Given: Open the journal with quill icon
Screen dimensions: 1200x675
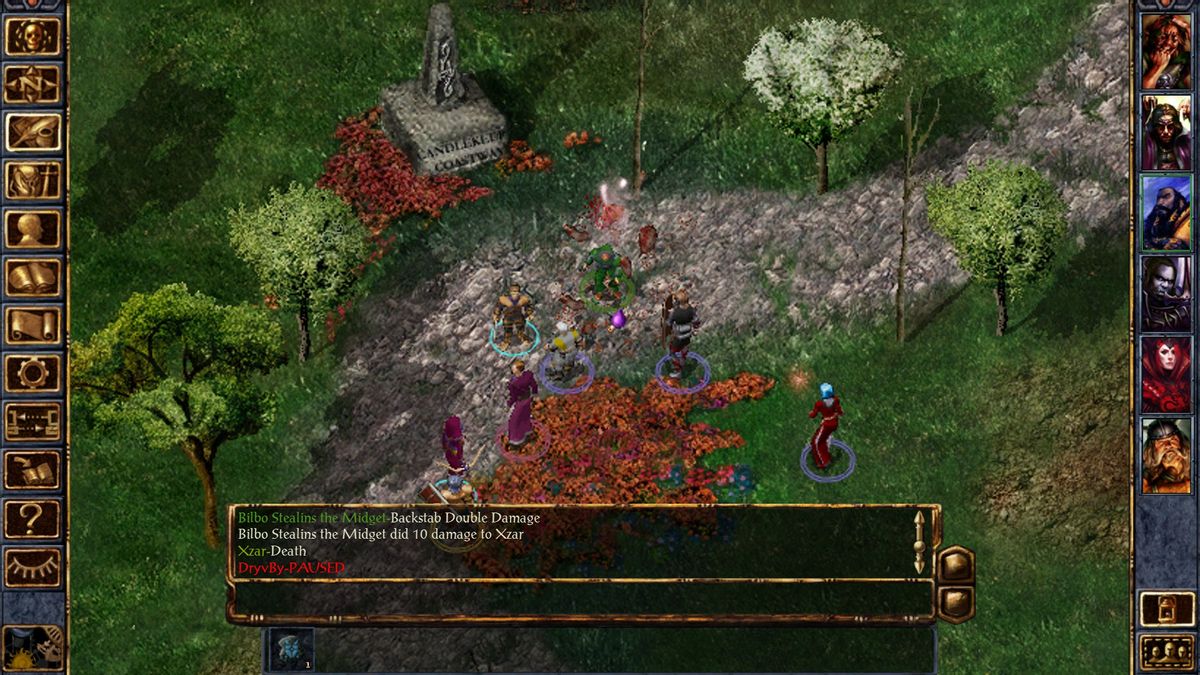Looking at the screenshot, I should point(33,132).
